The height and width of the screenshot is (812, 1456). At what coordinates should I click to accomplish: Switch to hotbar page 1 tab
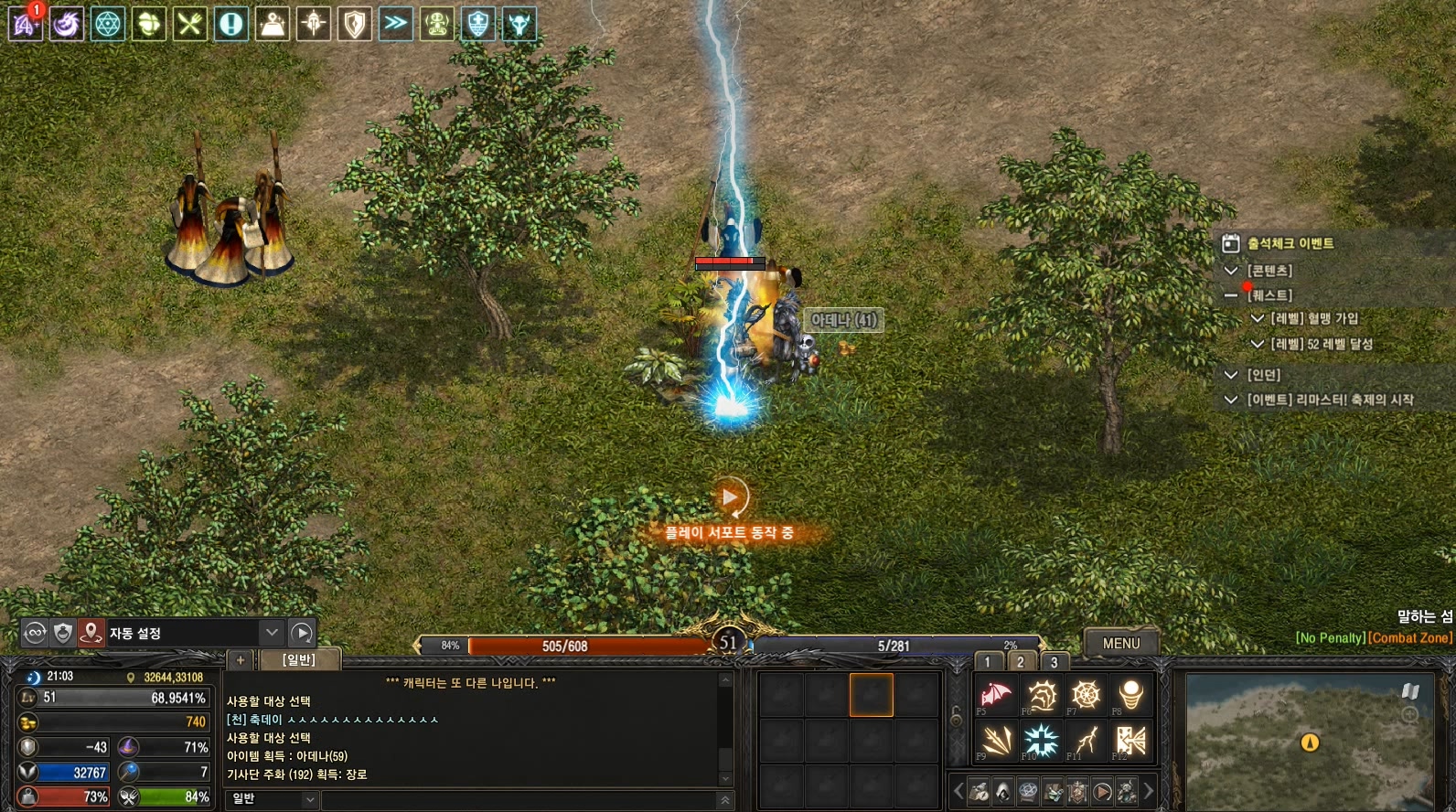pos(988,662)
